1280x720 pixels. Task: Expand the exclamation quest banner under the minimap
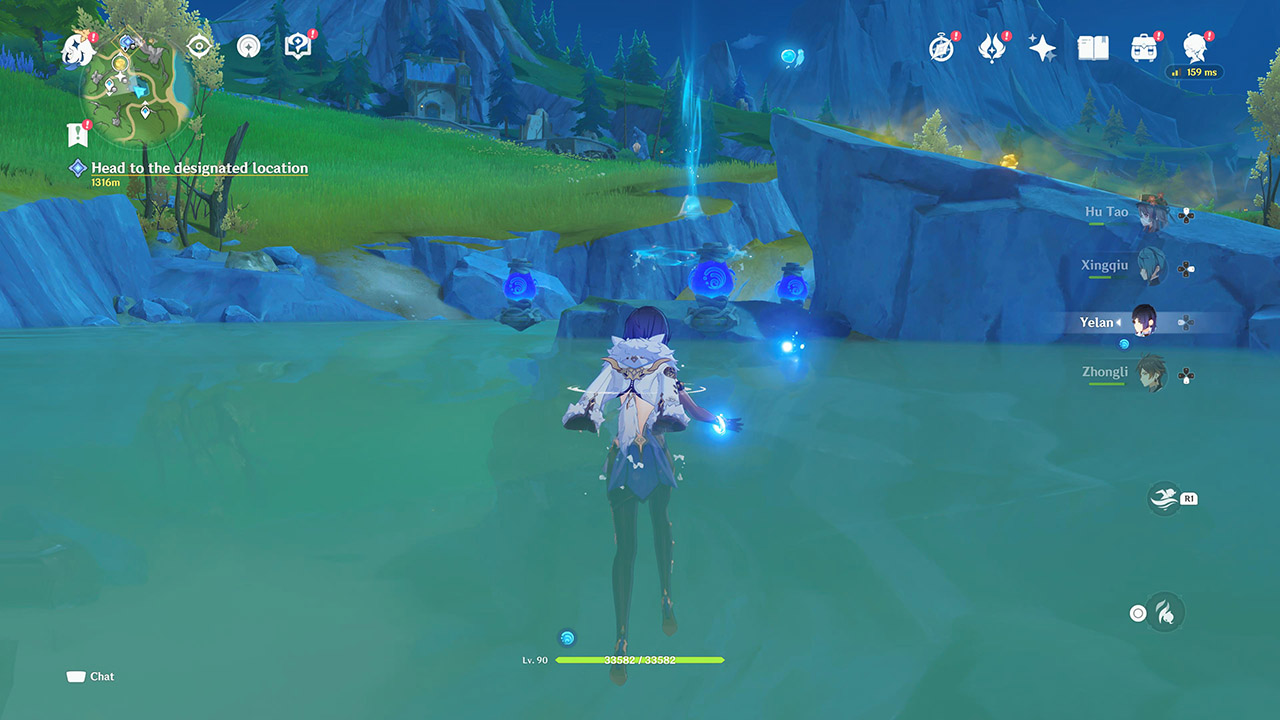79,131
